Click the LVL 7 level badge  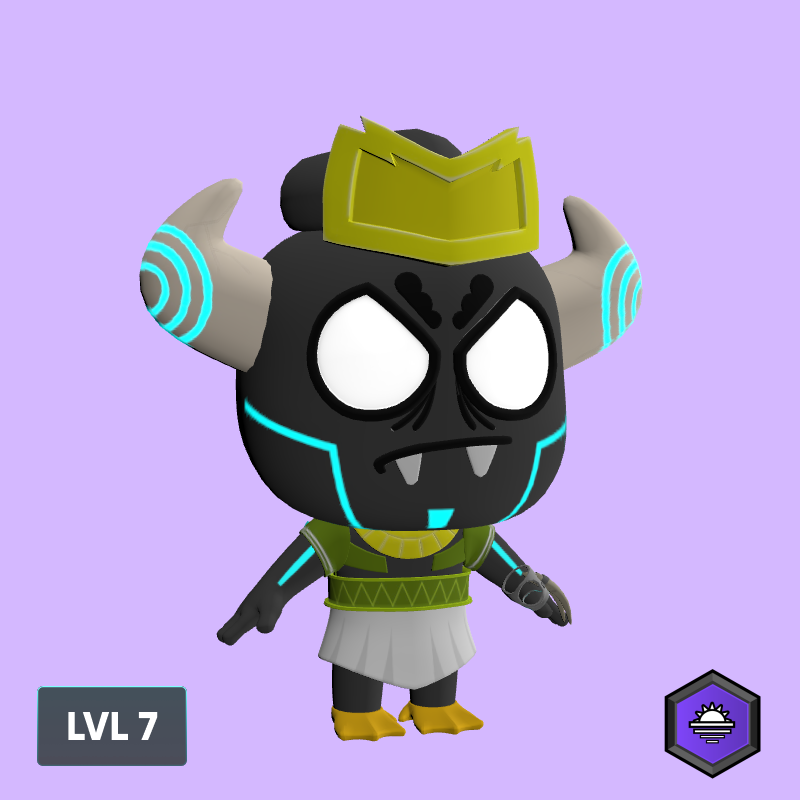112,726
